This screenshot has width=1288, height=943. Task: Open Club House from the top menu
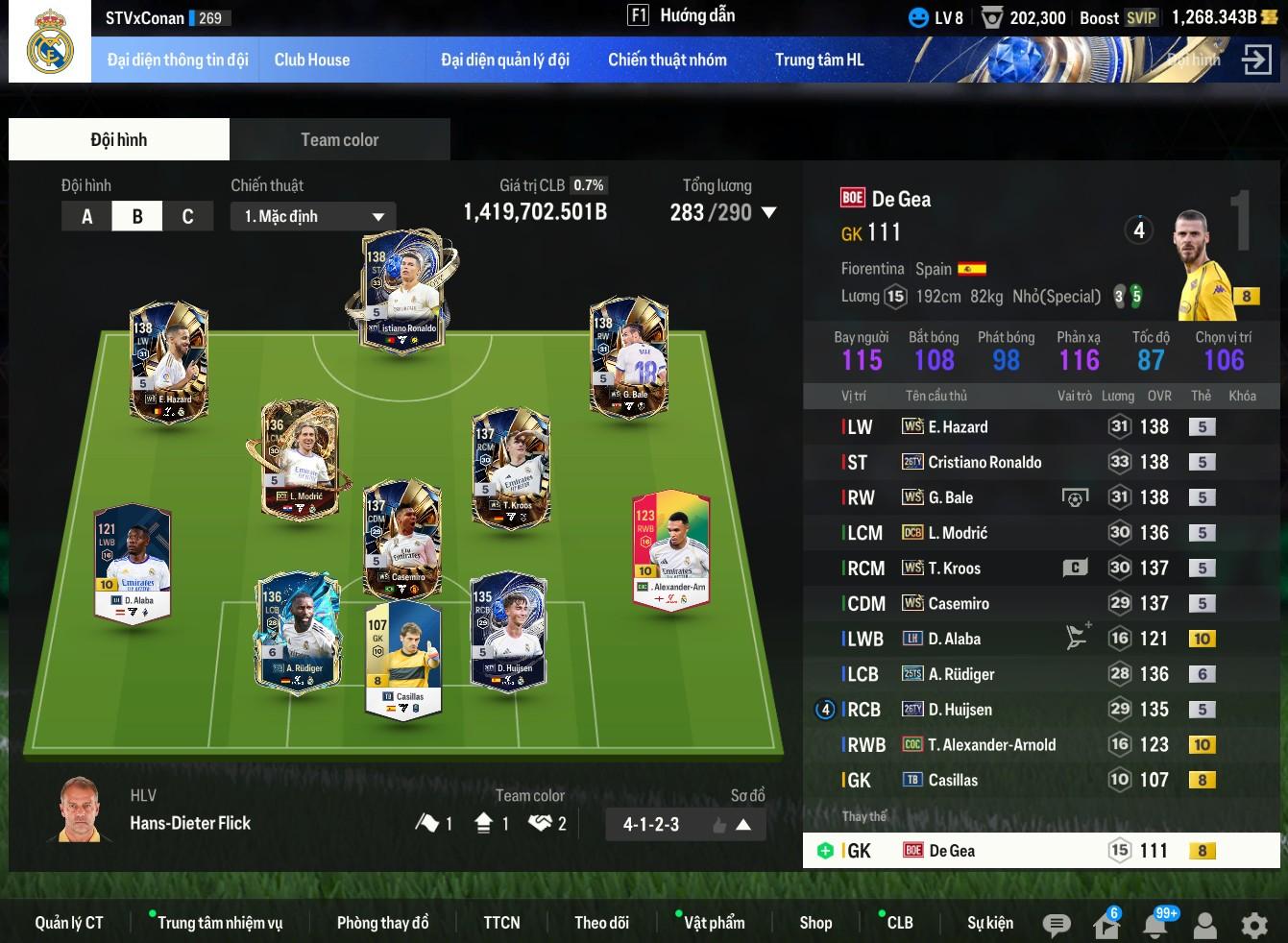click(x=312, y=60)
